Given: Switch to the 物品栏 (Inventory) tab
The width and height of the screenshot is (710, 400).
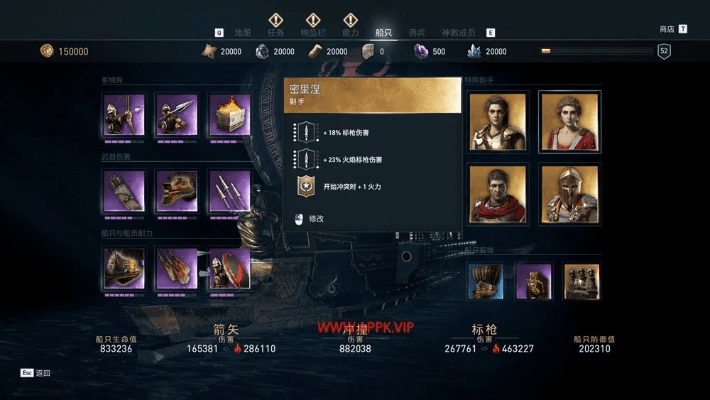Looking at the screenshot, I should 313,33.
